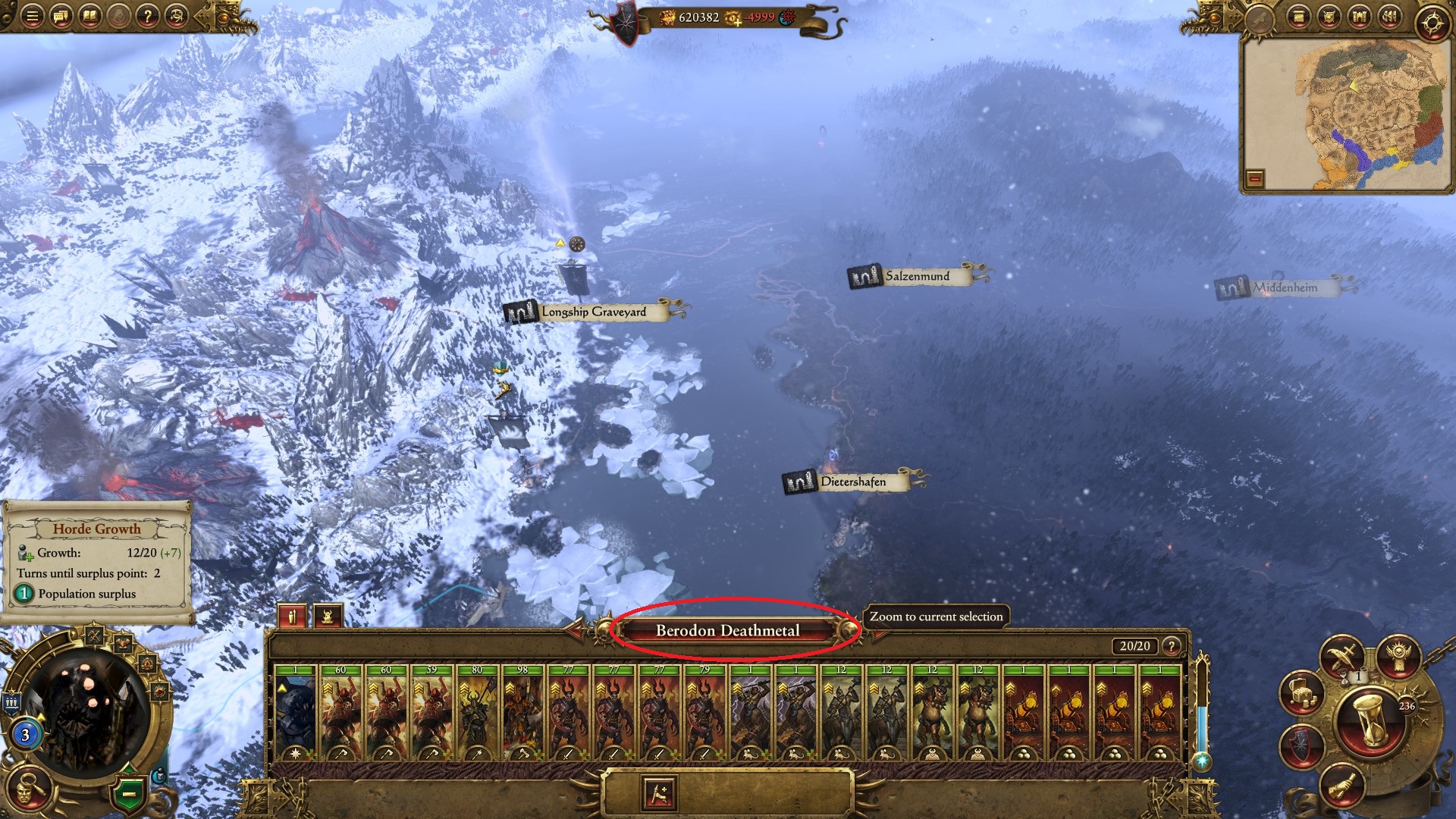Open the armies list icon top-right
Image resolution: width=1456 pixels, height=819 pixels.
(1389, 16)
